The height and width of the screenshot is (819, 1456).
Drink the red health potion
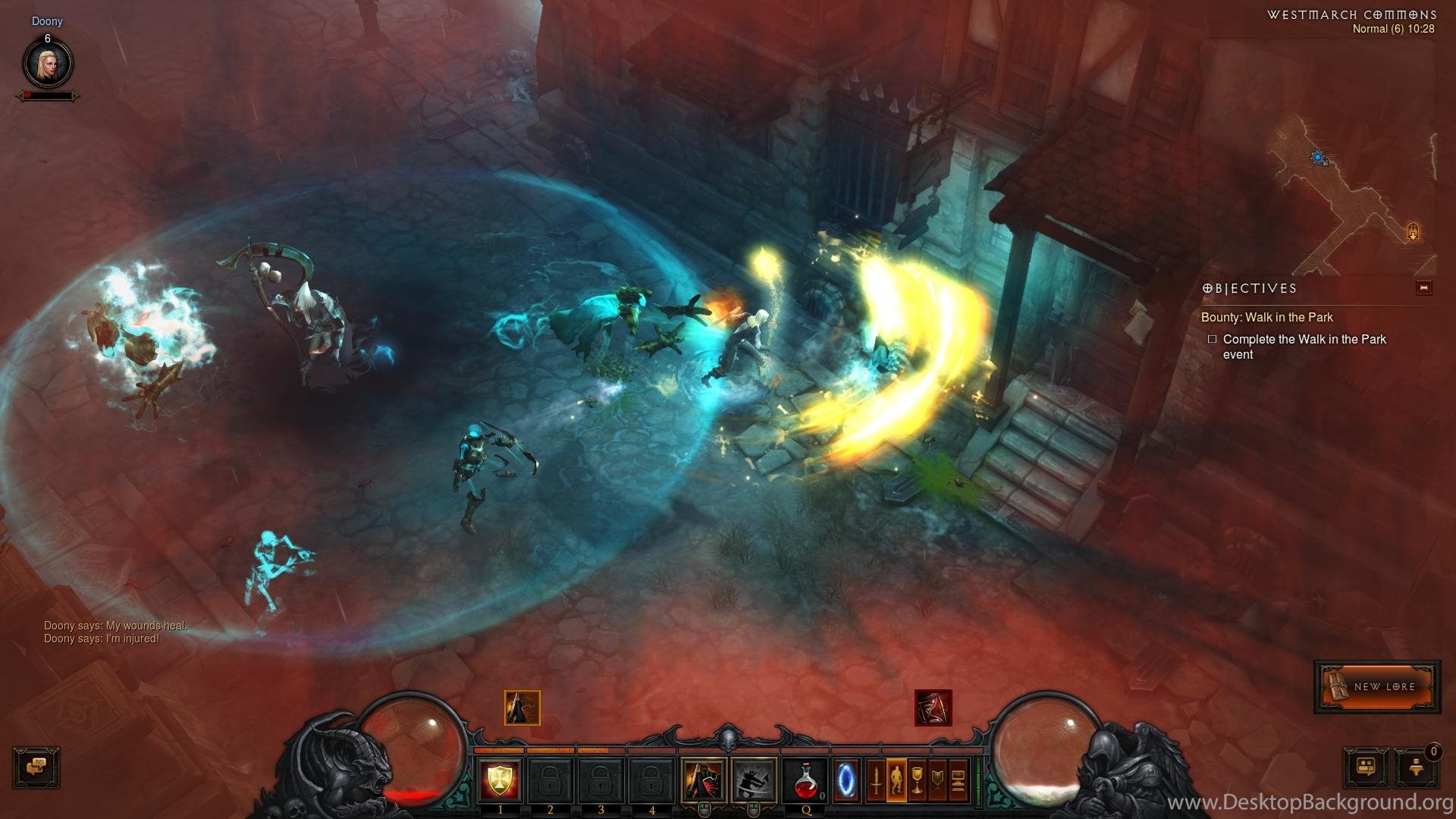click(x=805, y=780)
